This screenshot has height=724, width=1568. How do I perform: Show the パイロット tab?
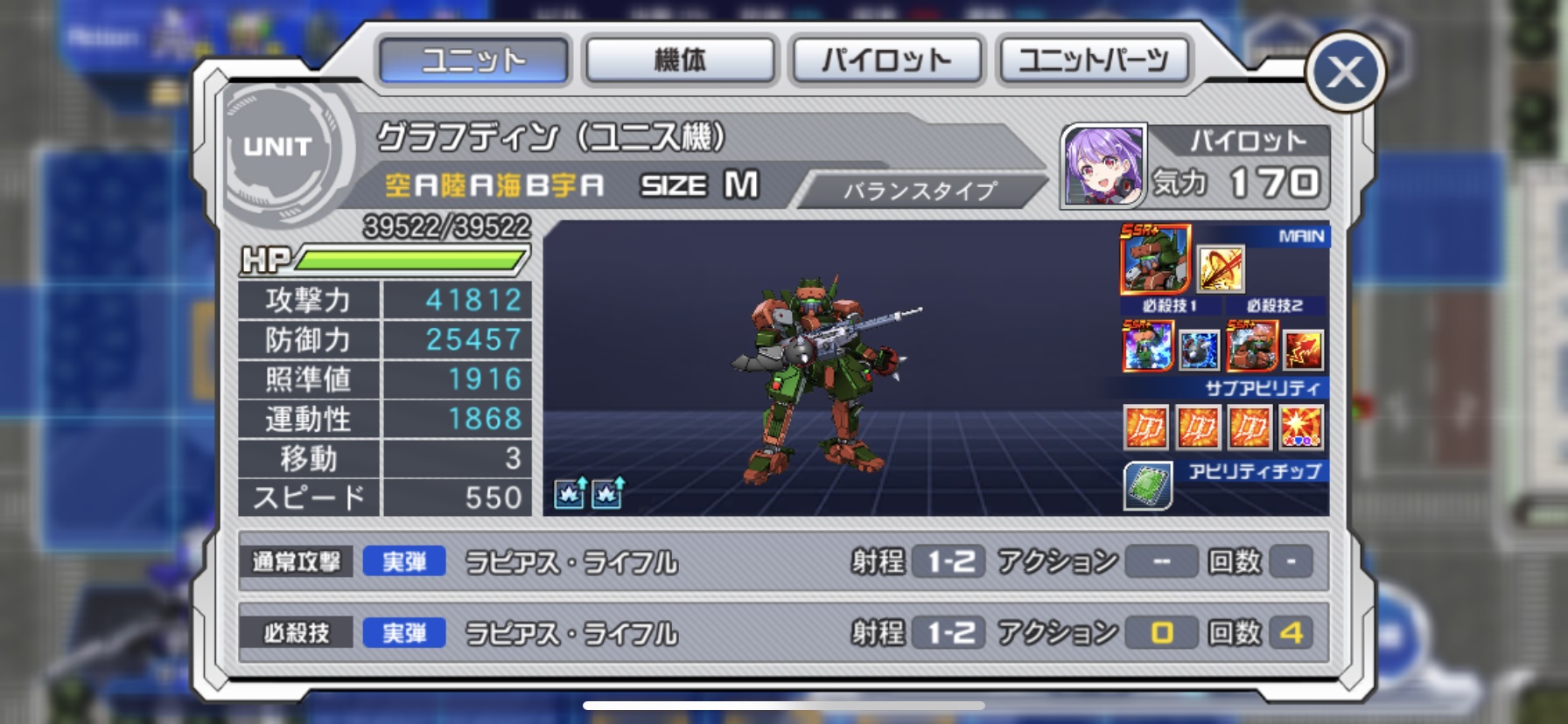click(886, 60)
